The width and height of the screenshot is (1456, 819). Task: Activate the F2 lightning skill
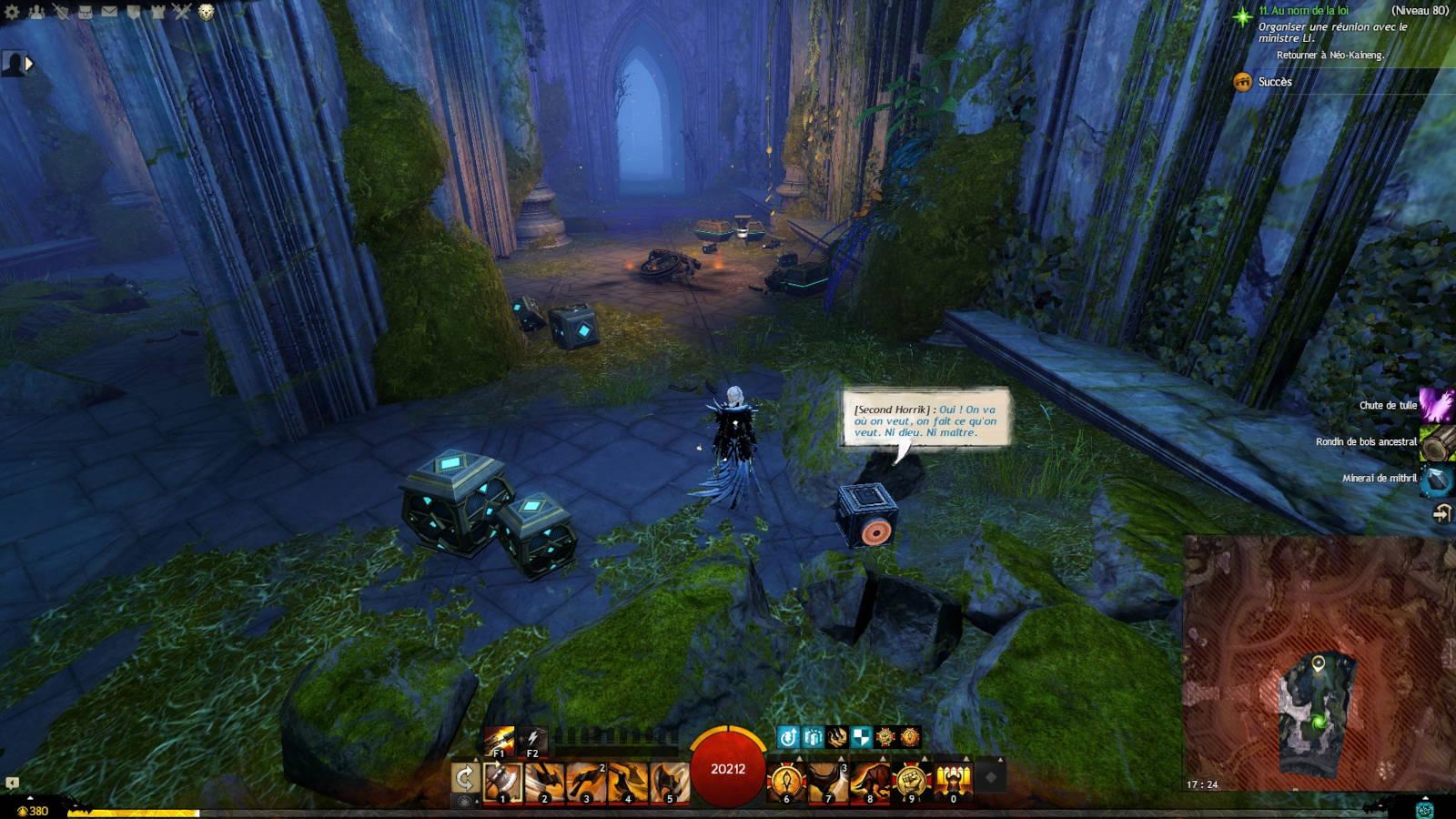[x=531, y=740]
